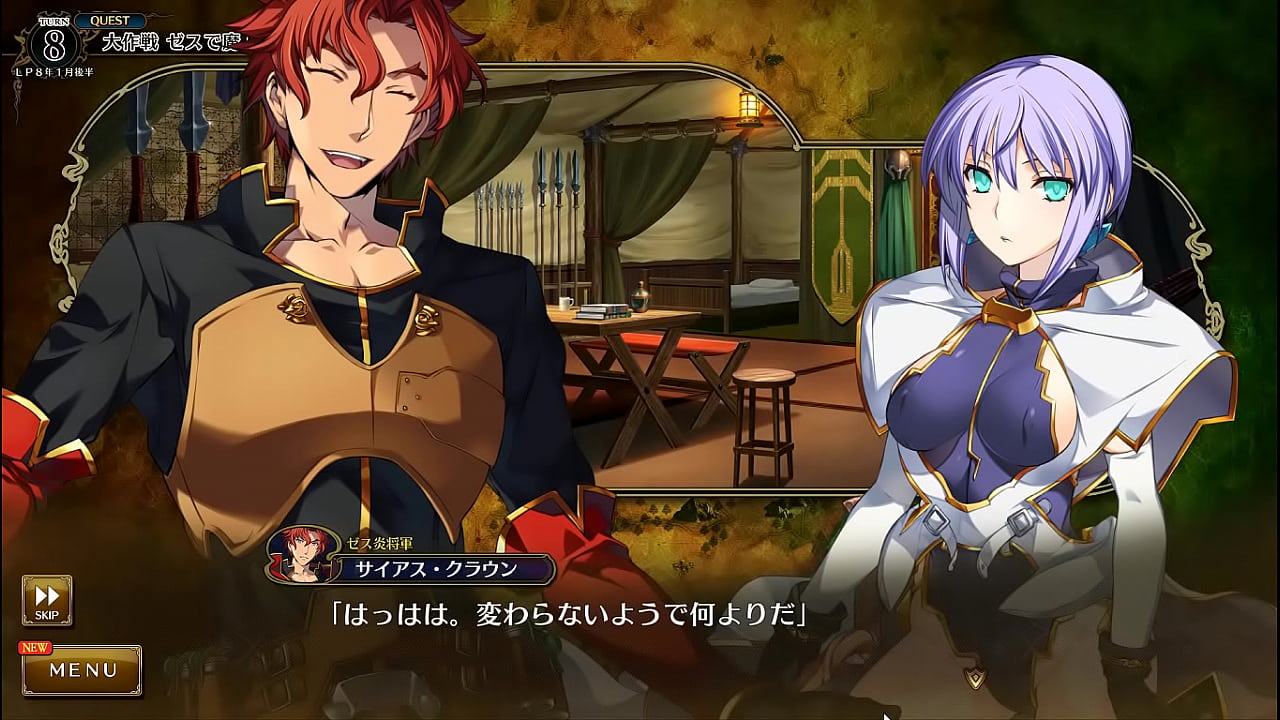Open the MENU button
This screenshot has width=1280, height=720.
pyautogui.click(x=83, y=670)
